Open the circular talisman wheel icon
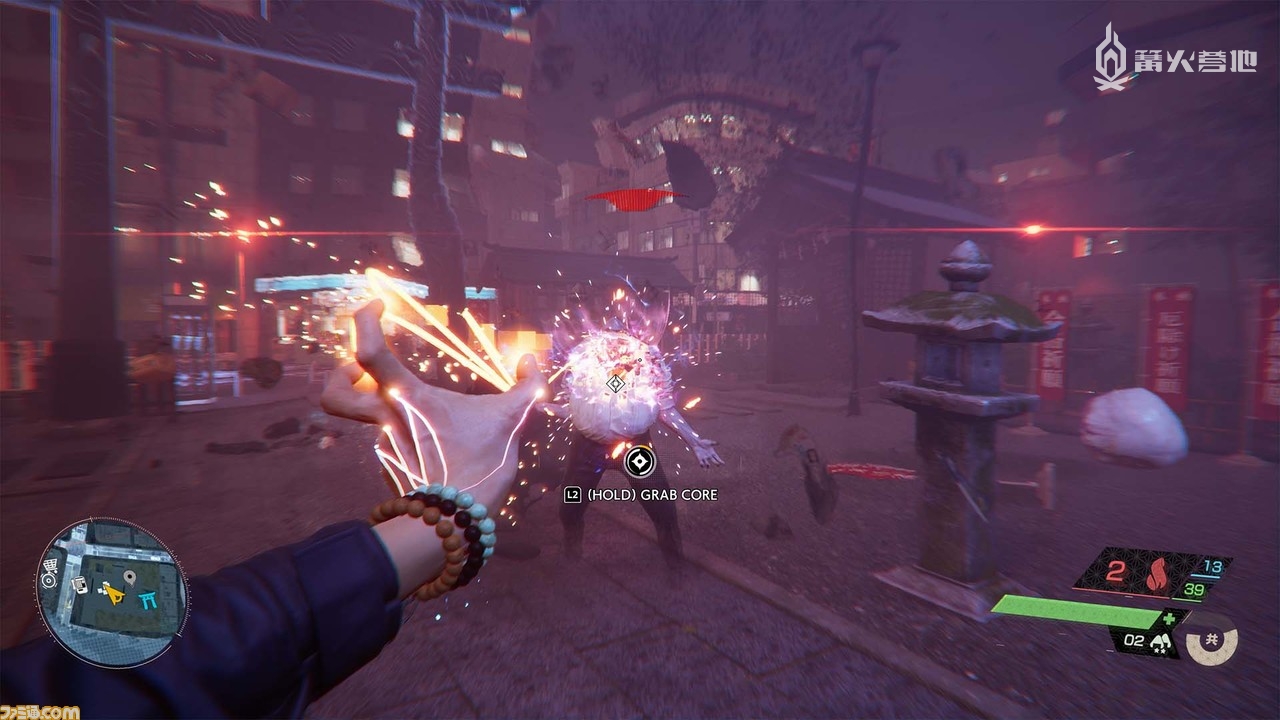 1212,641
